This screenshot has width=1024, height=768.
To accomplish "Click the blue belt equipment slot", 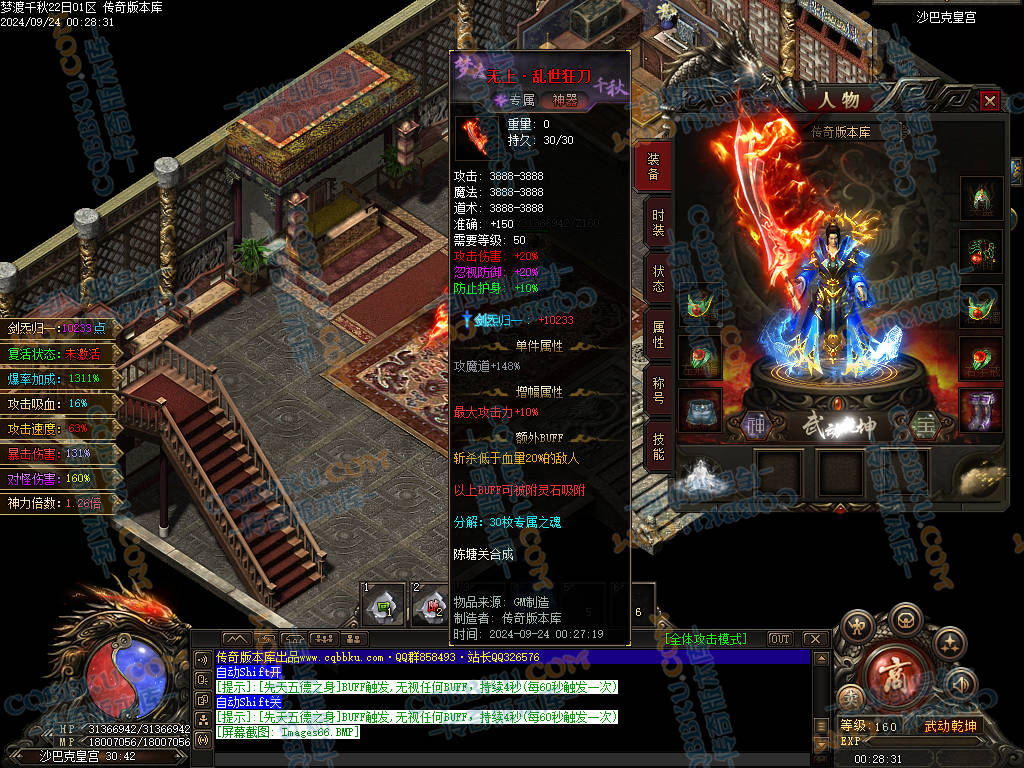I will [x=700, y=410].
